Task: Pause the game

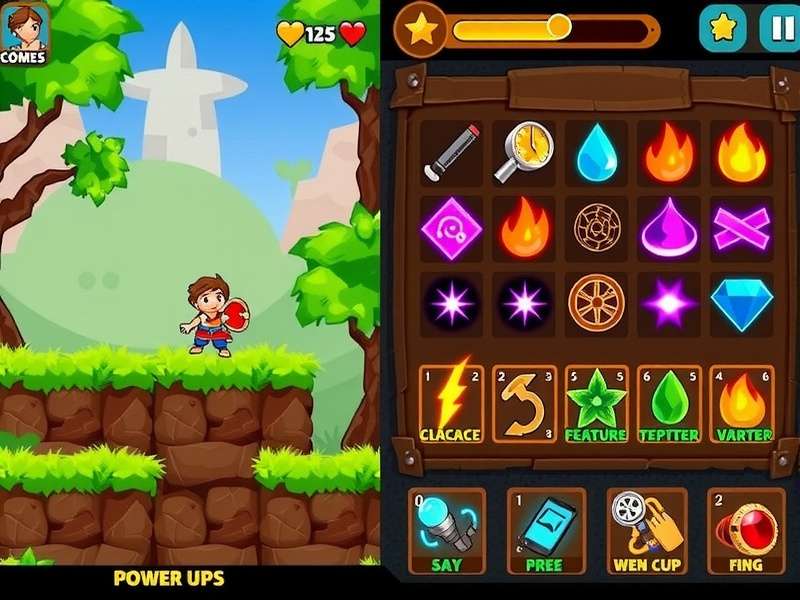Action: click(779, 28)
